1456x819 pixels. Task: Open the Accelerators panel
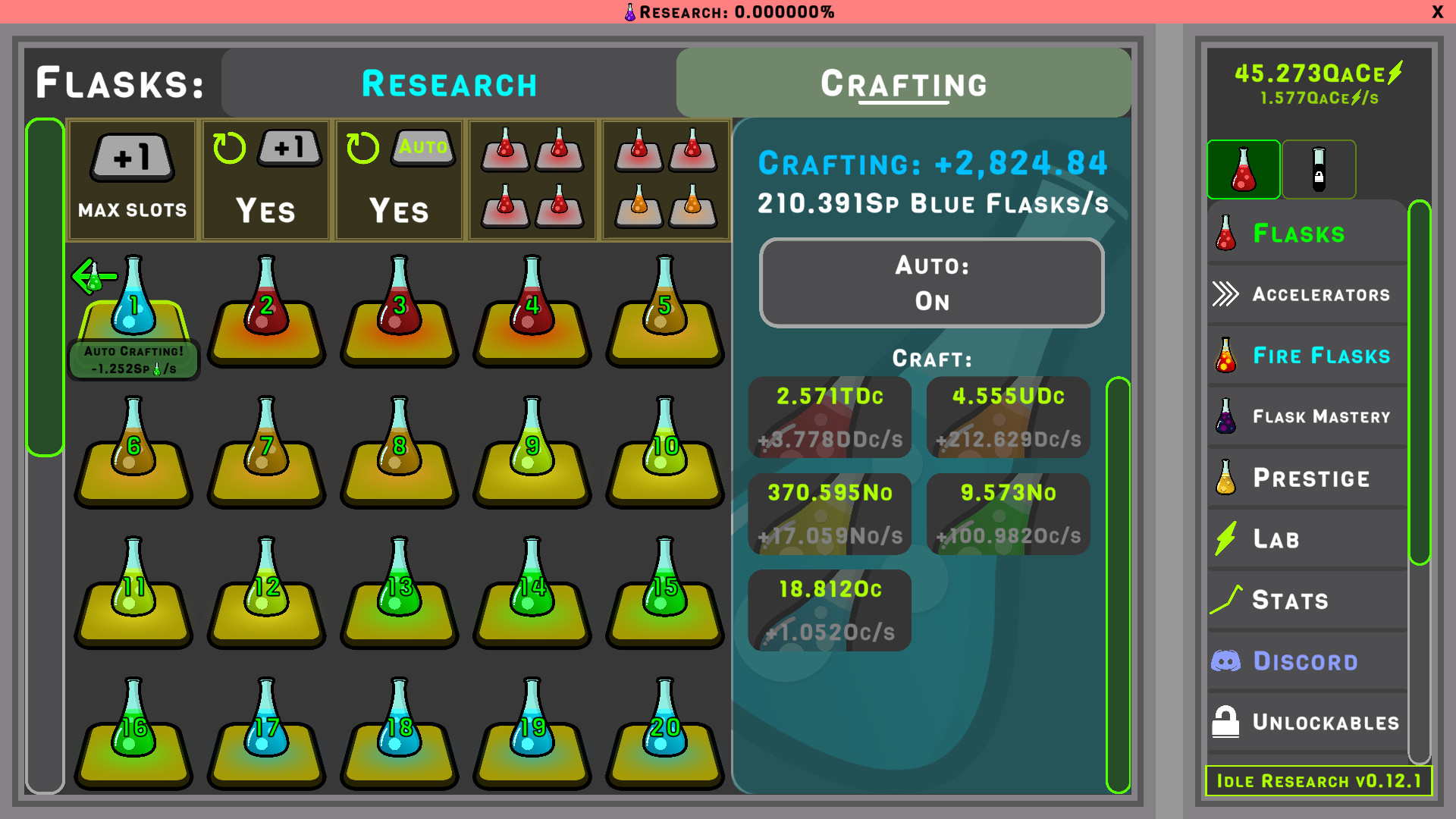[x=1304, y=294]
